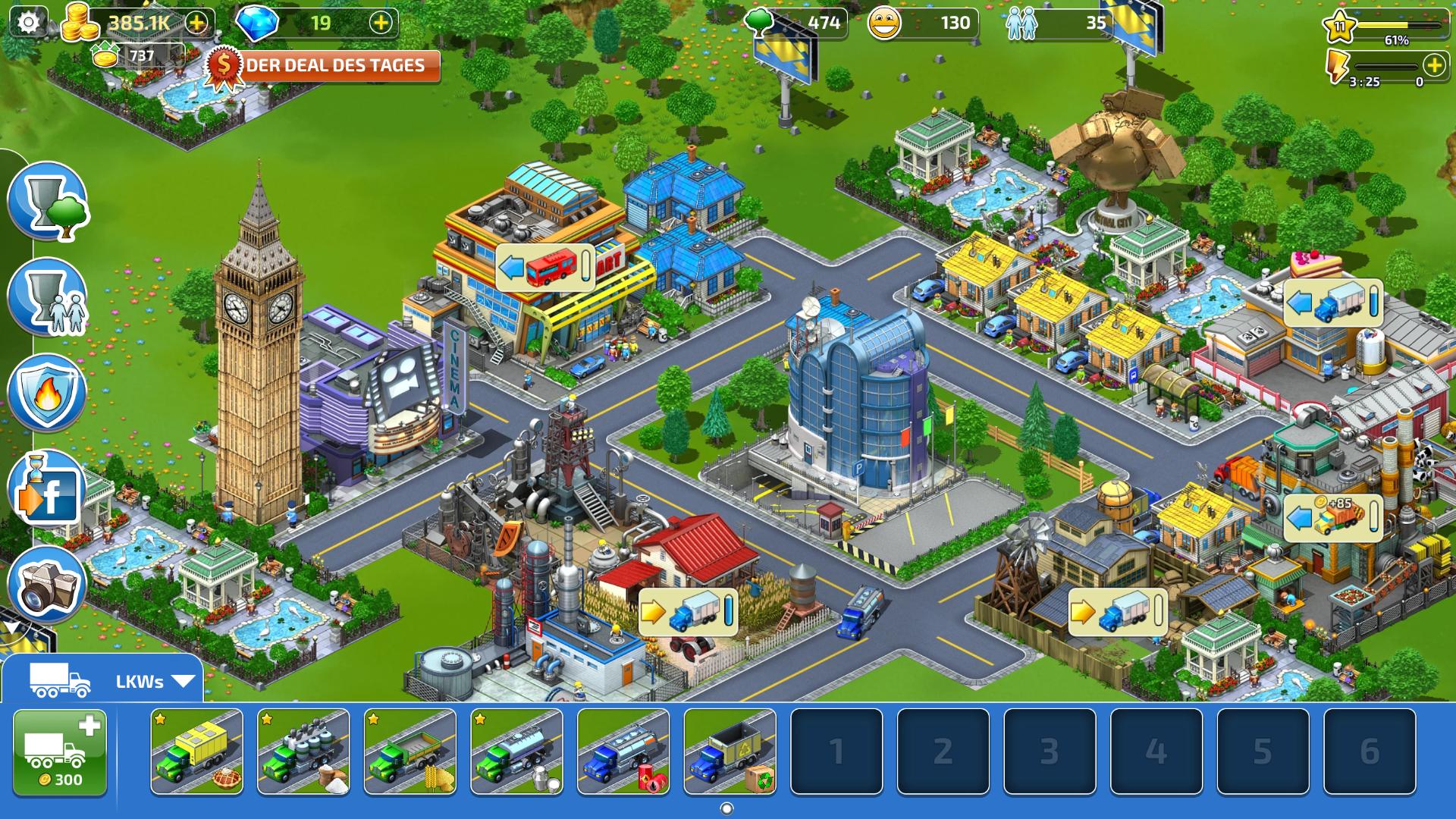Open the population trophy goals button

tap(47, 297)
